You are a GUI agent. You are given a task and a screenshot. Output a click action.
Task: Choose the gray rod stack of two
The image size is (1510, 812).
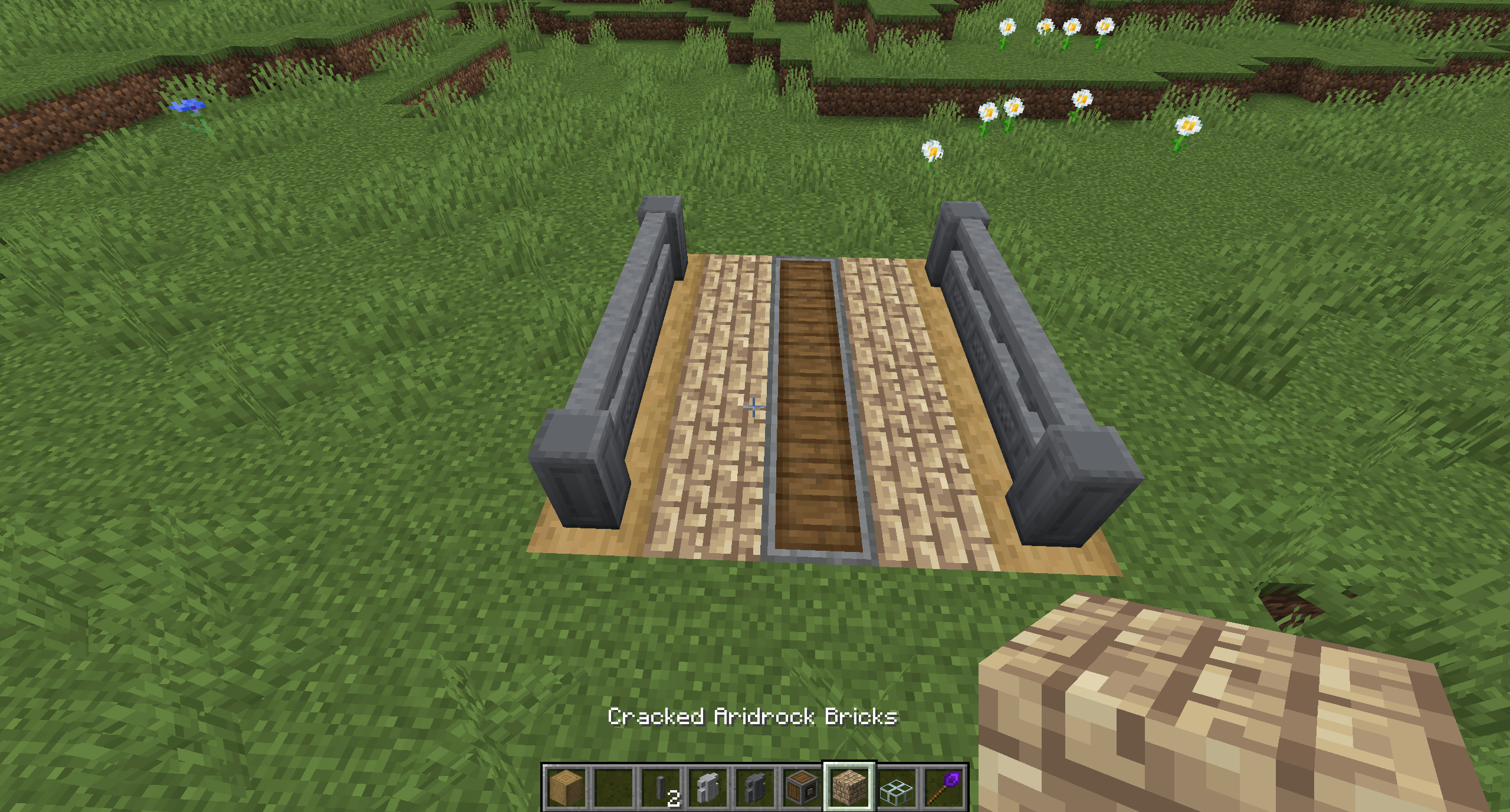click(x=661, y=787)
